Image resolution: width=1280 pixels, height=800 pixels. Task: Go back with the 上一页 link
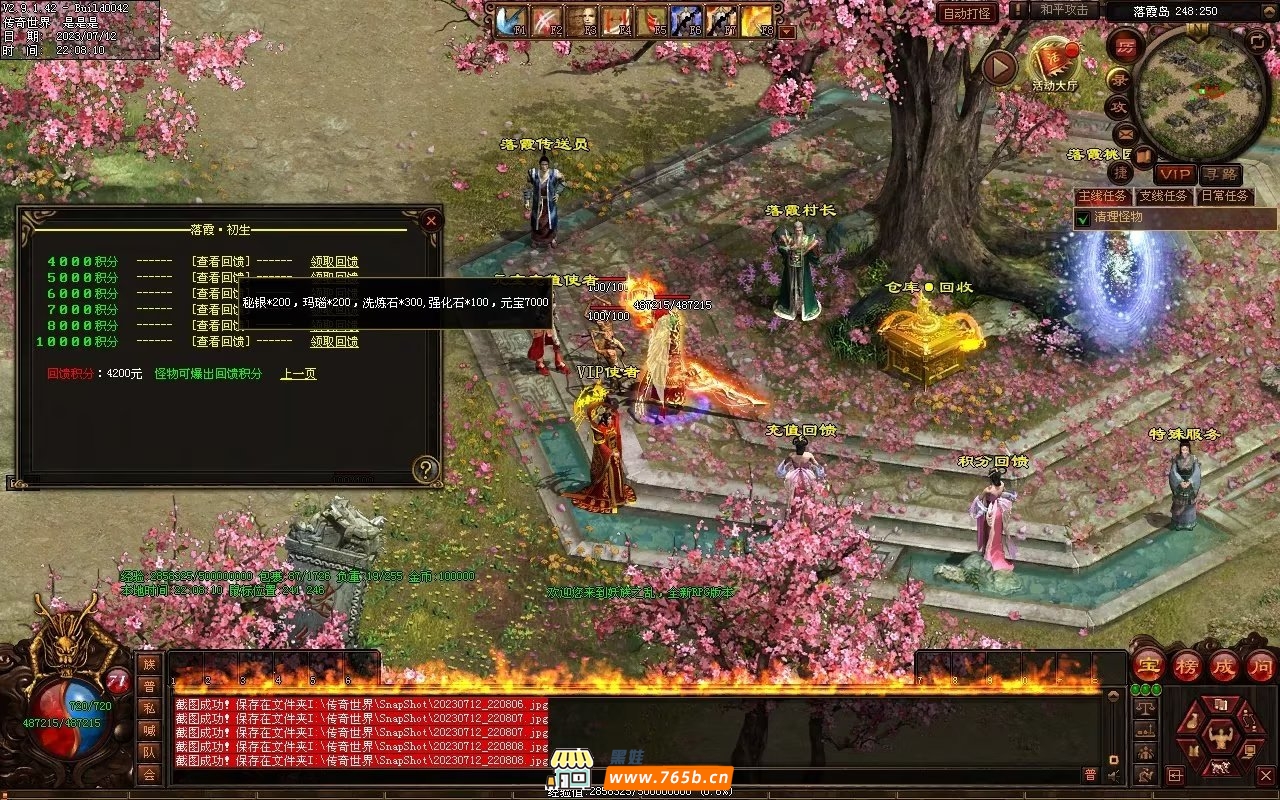[x=298, y=374]
